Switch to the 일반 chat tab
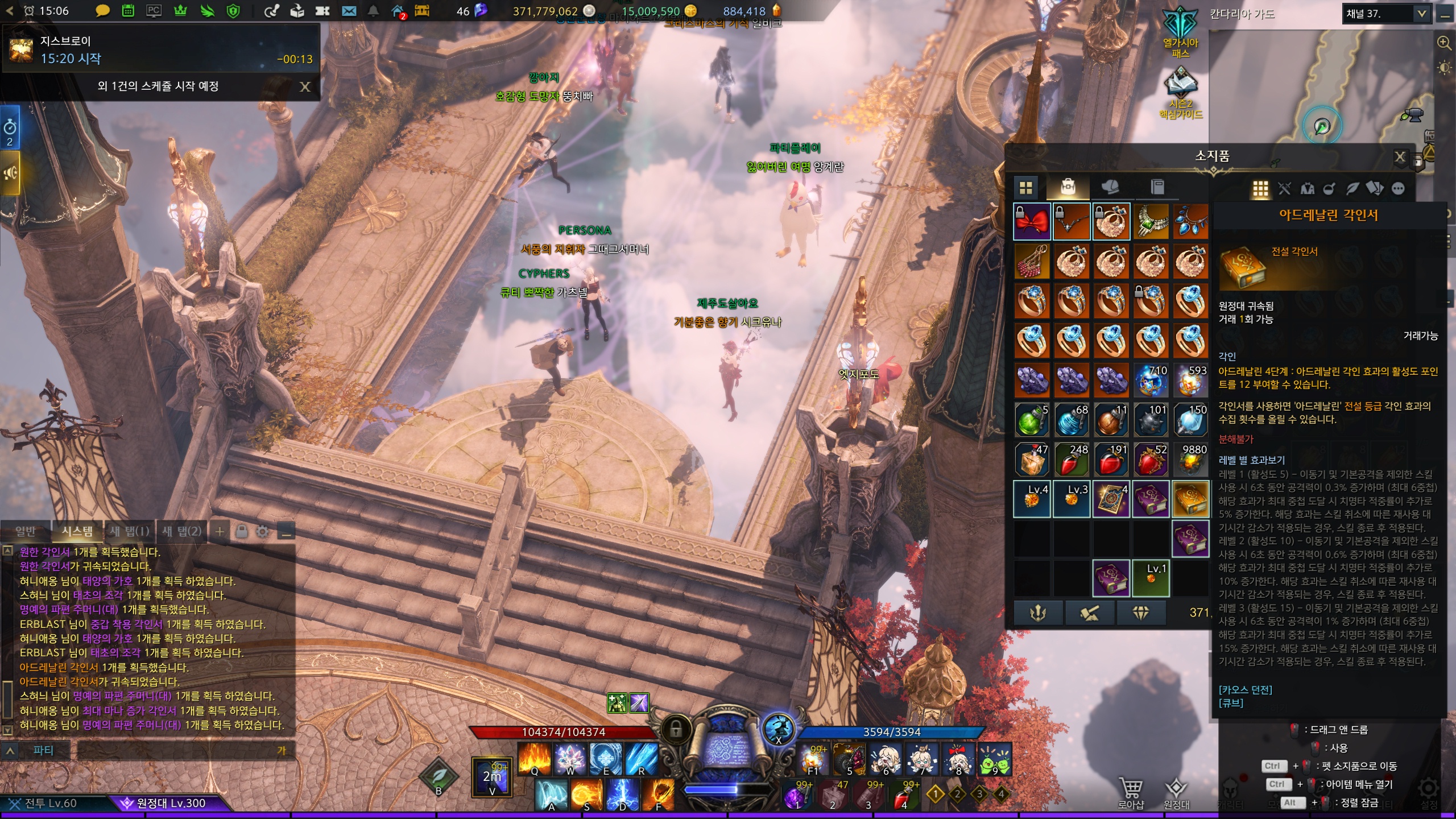Viewport: 1456px width, 819px height. coord(26,531)
